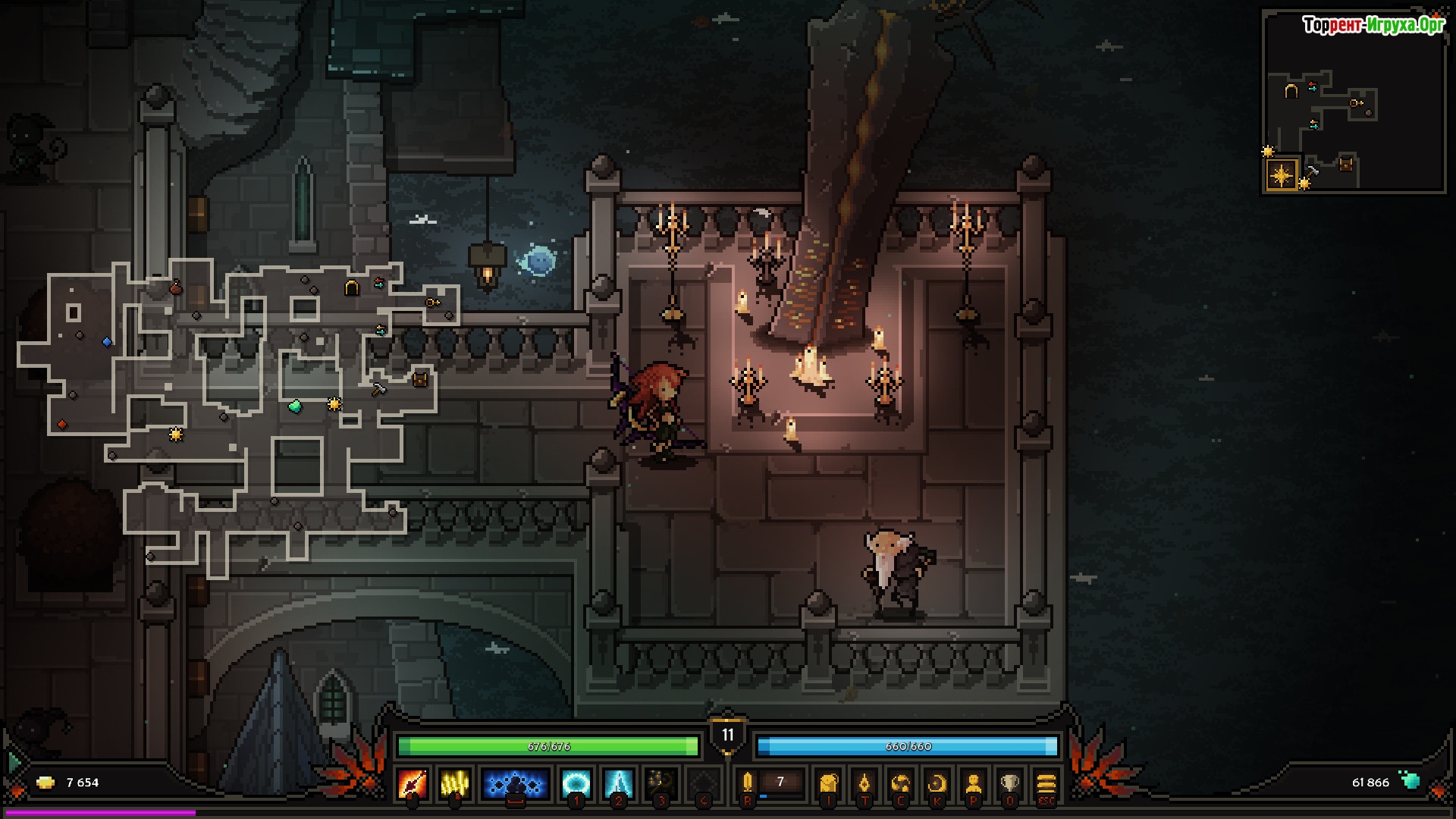Select the archway portal marker on overlay map

point(351,287)
